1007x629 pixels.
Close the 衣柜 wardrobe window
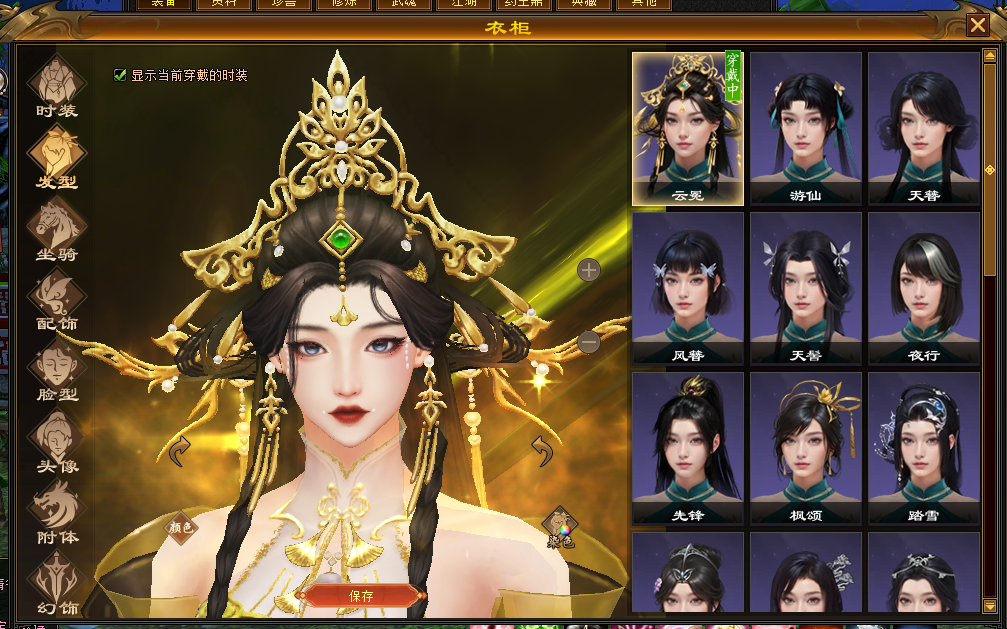tap(978, 26)
